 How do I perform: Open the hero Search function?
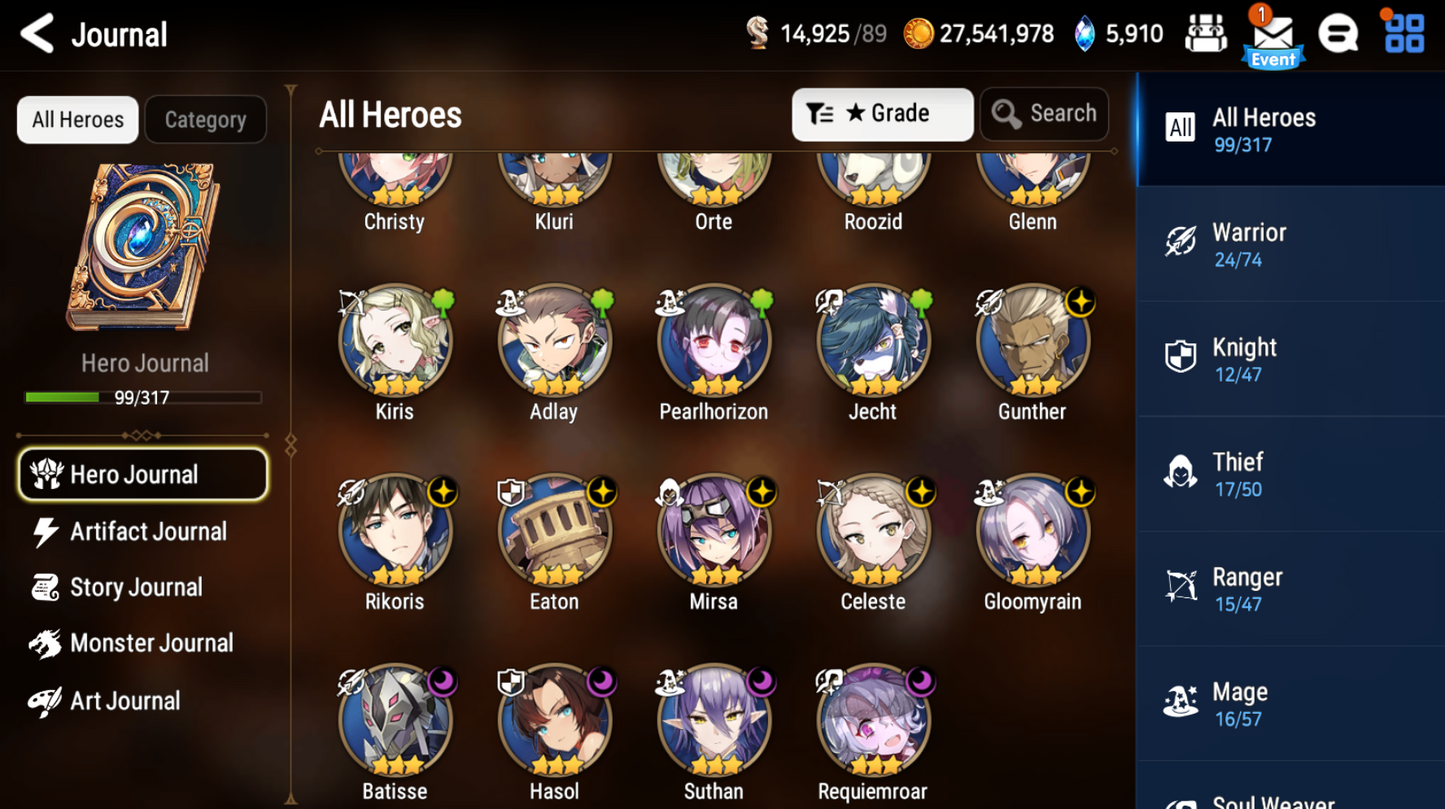click(1044, 113)
